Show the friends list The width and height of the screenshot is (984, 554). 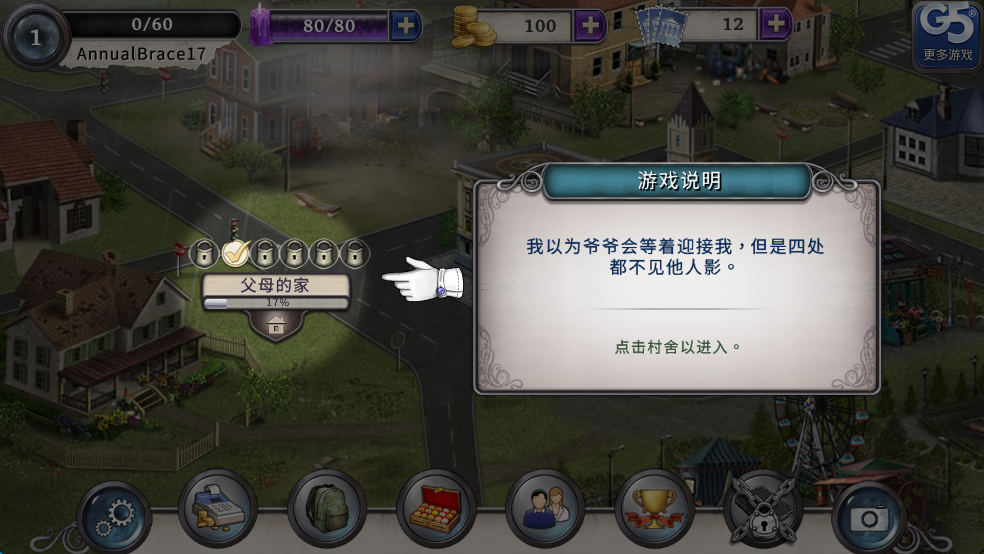[x=545, y=510]
